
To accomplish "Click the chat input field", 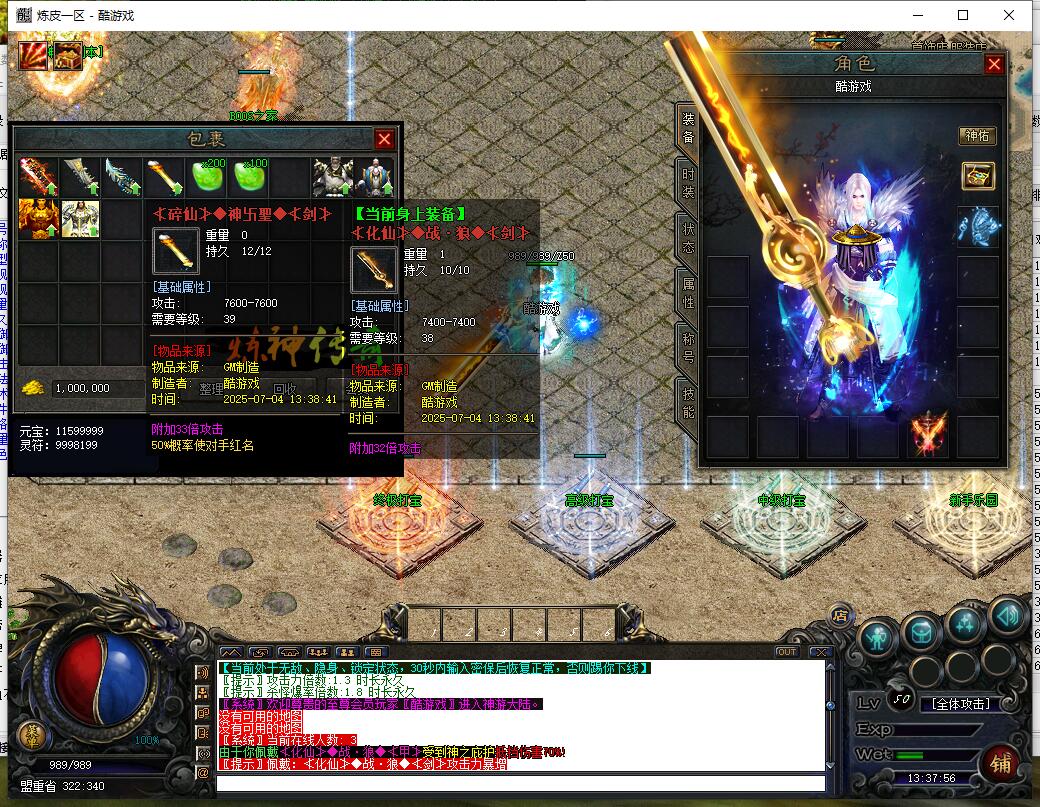I will pyautogui.click(x=520, y=783).
